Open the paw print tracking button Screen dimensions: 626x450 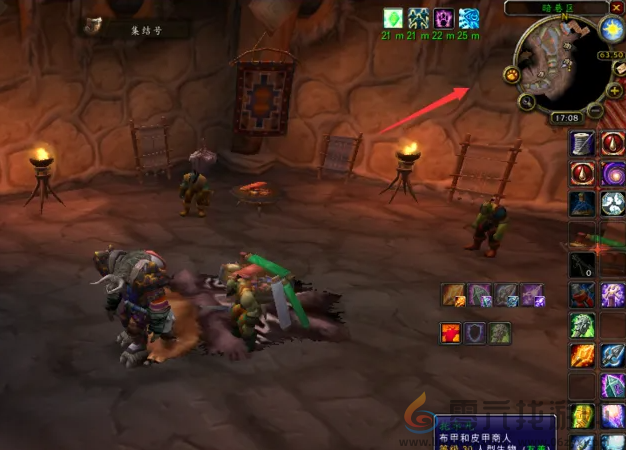tap(512, 75)
